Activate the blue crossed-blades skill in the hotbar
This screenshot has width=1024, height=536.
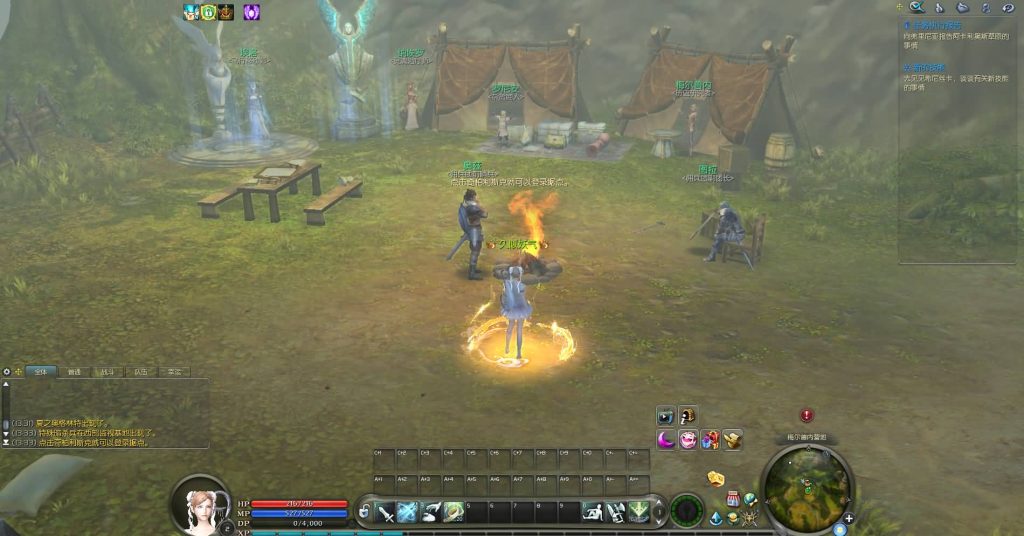(x=408, y=513)
